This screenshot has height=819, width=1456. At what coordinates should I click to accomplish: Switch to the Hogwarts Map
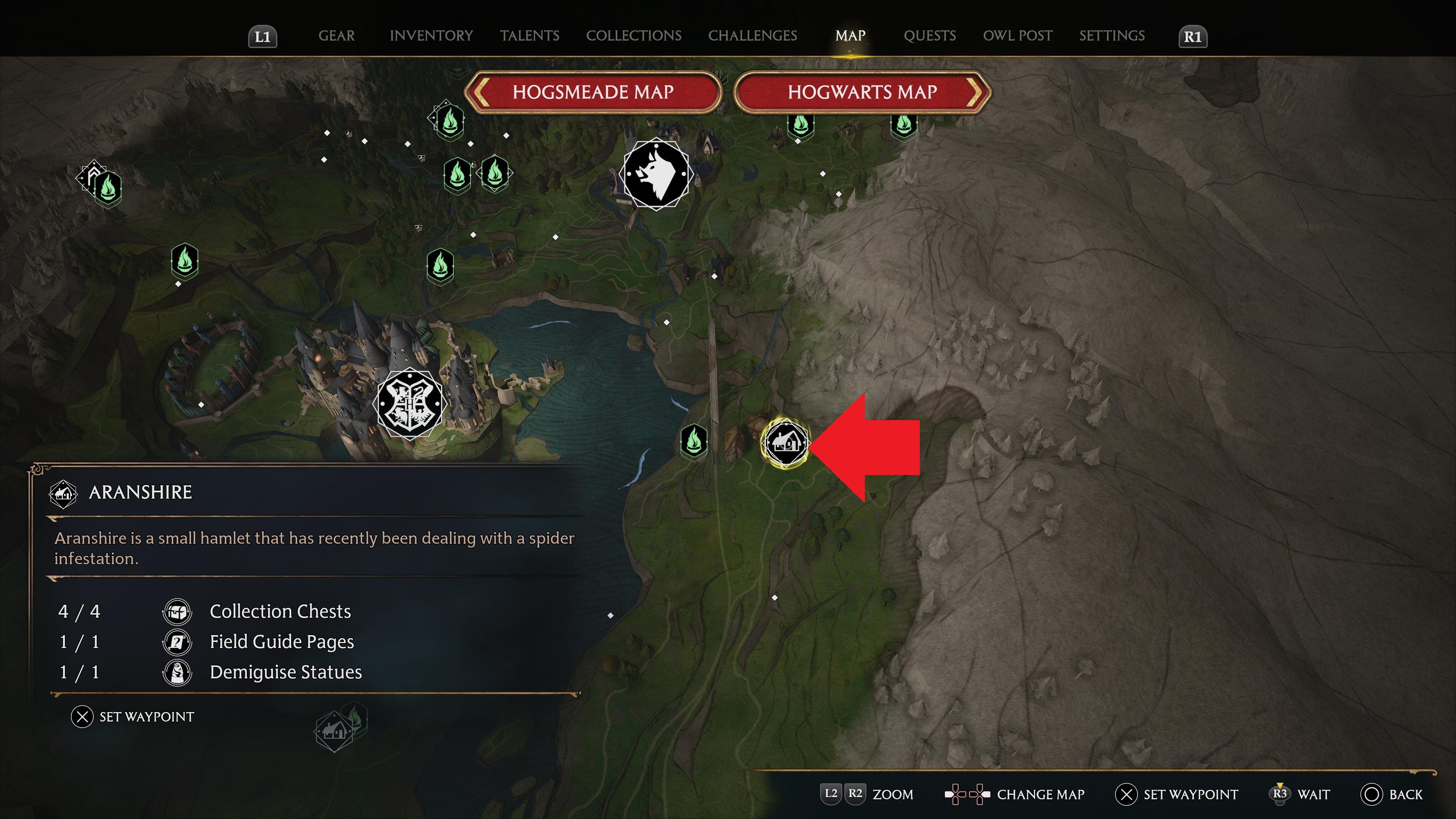click(862, 92)
